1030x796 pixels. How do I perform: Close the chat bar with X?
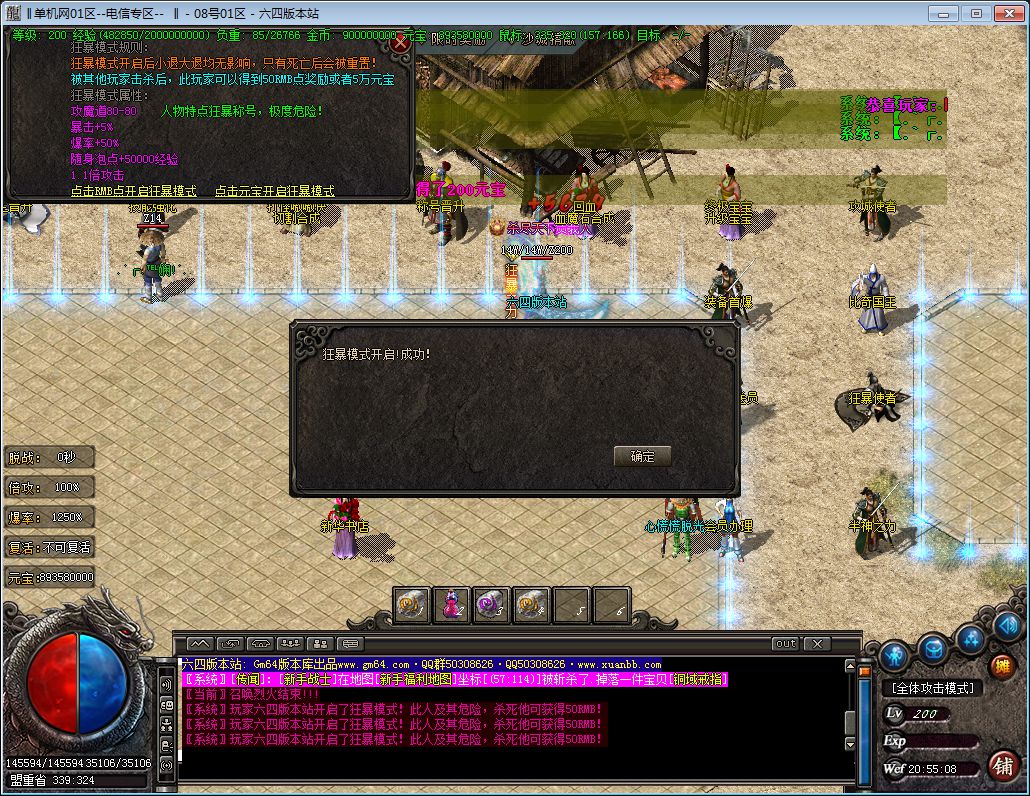(x=817, y=644)
